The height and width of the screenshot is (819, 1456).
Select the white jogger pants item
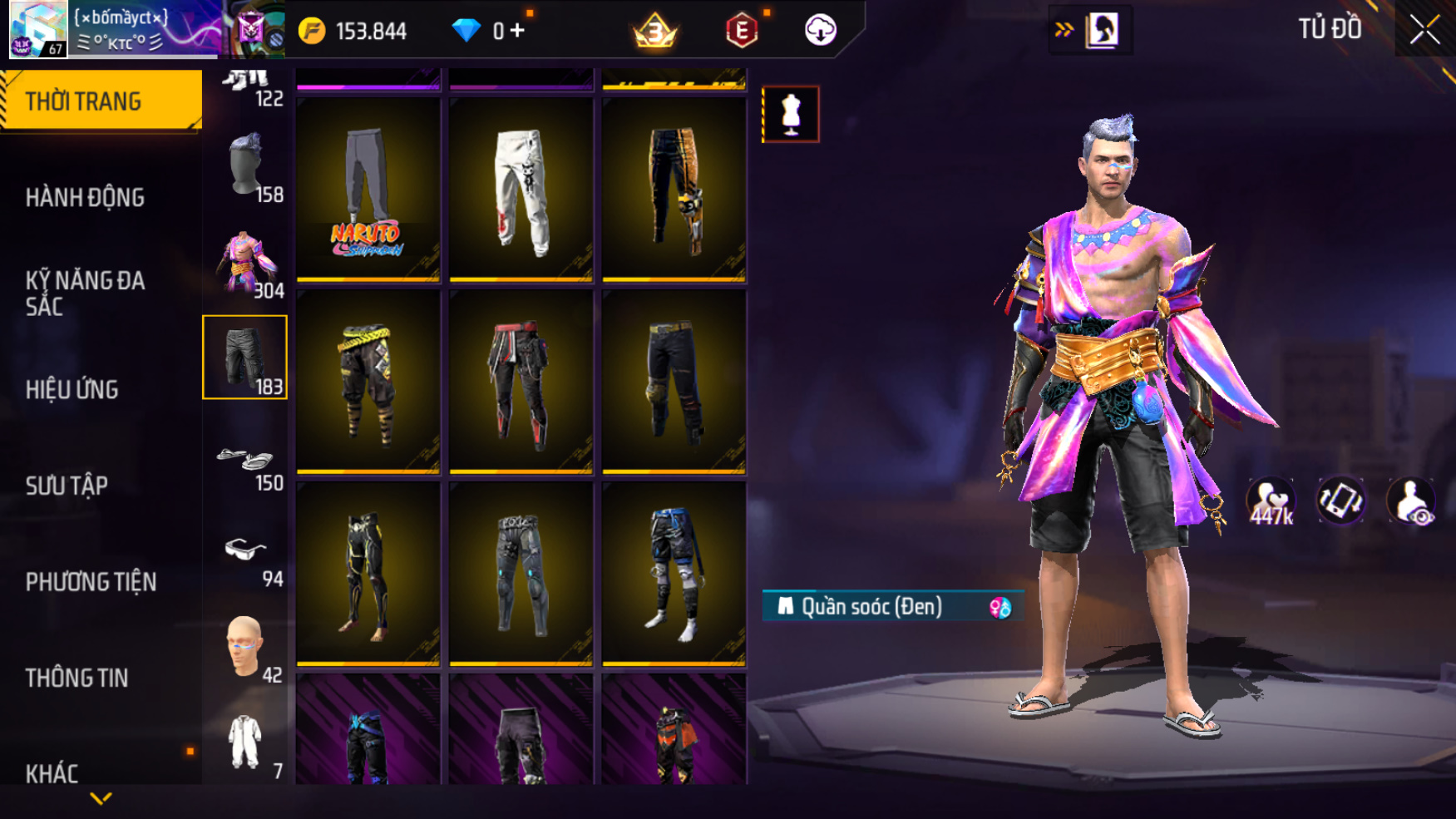521,190
